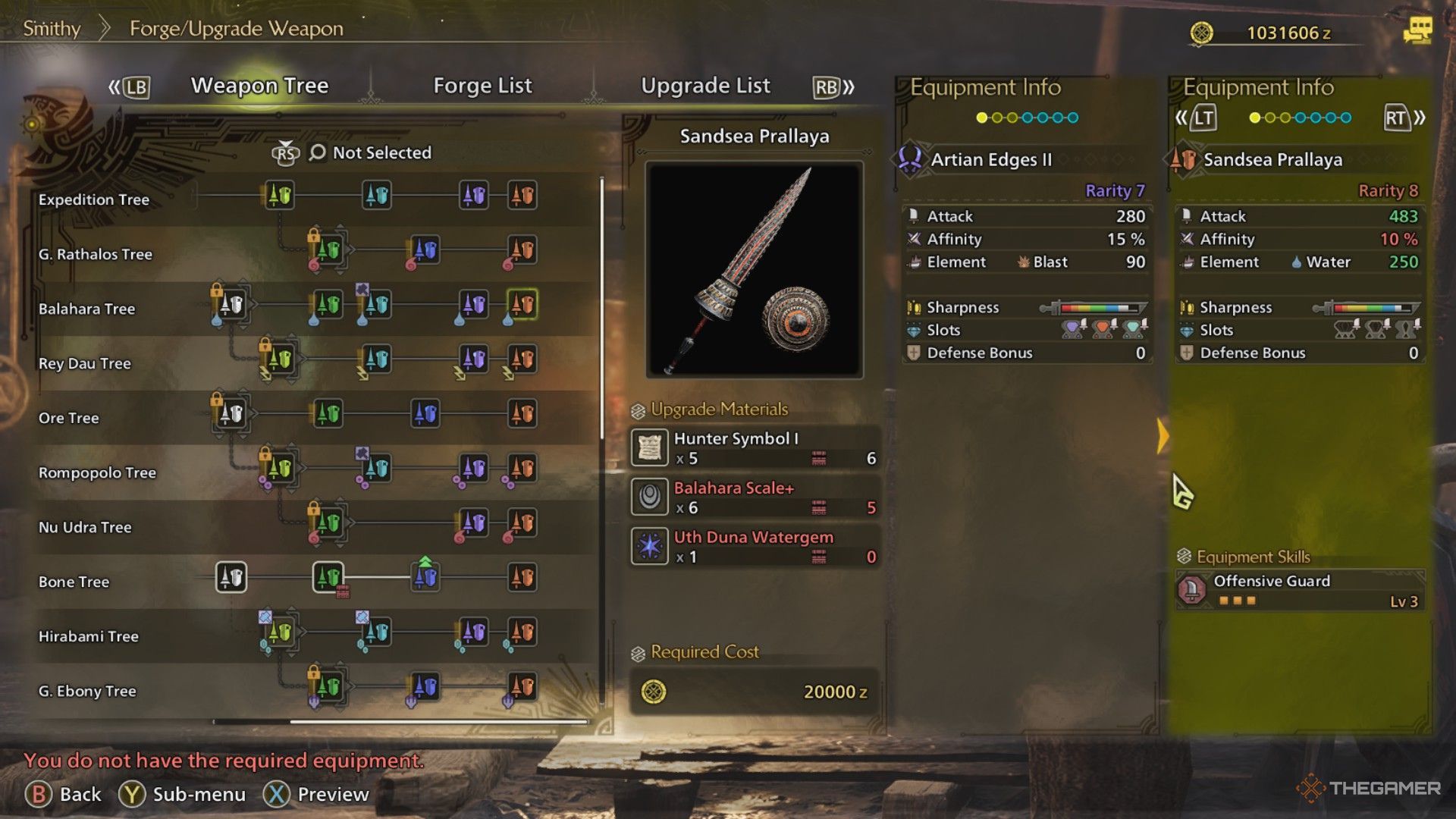Viewport: 1456px width, 819px height.
Task: Pick the Hirabami Tree row label
Action: point(89,636)
